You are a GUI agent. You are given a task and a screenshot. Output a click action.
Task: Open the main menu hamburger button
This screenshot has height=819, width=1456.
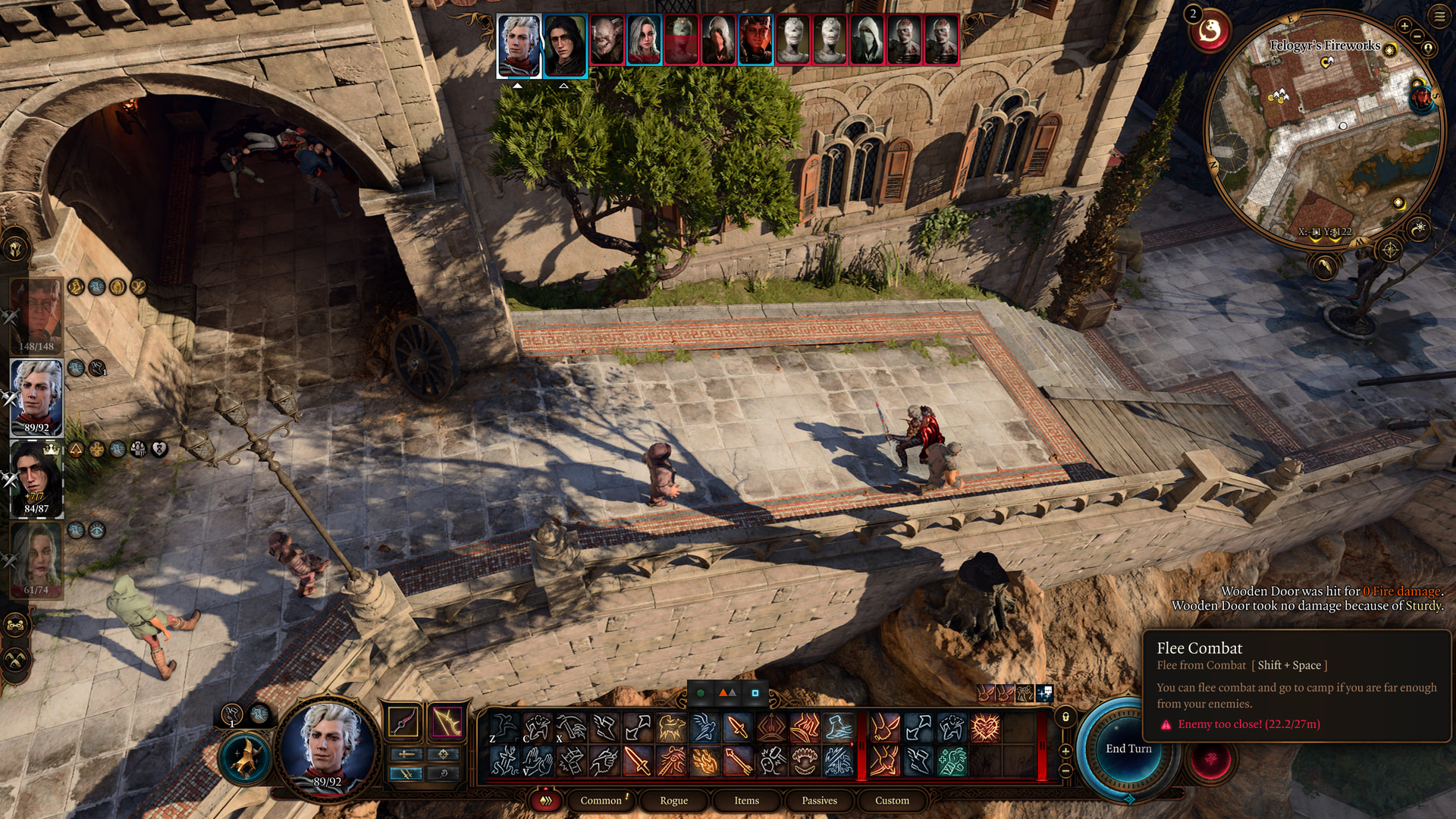click(1439, 17)
